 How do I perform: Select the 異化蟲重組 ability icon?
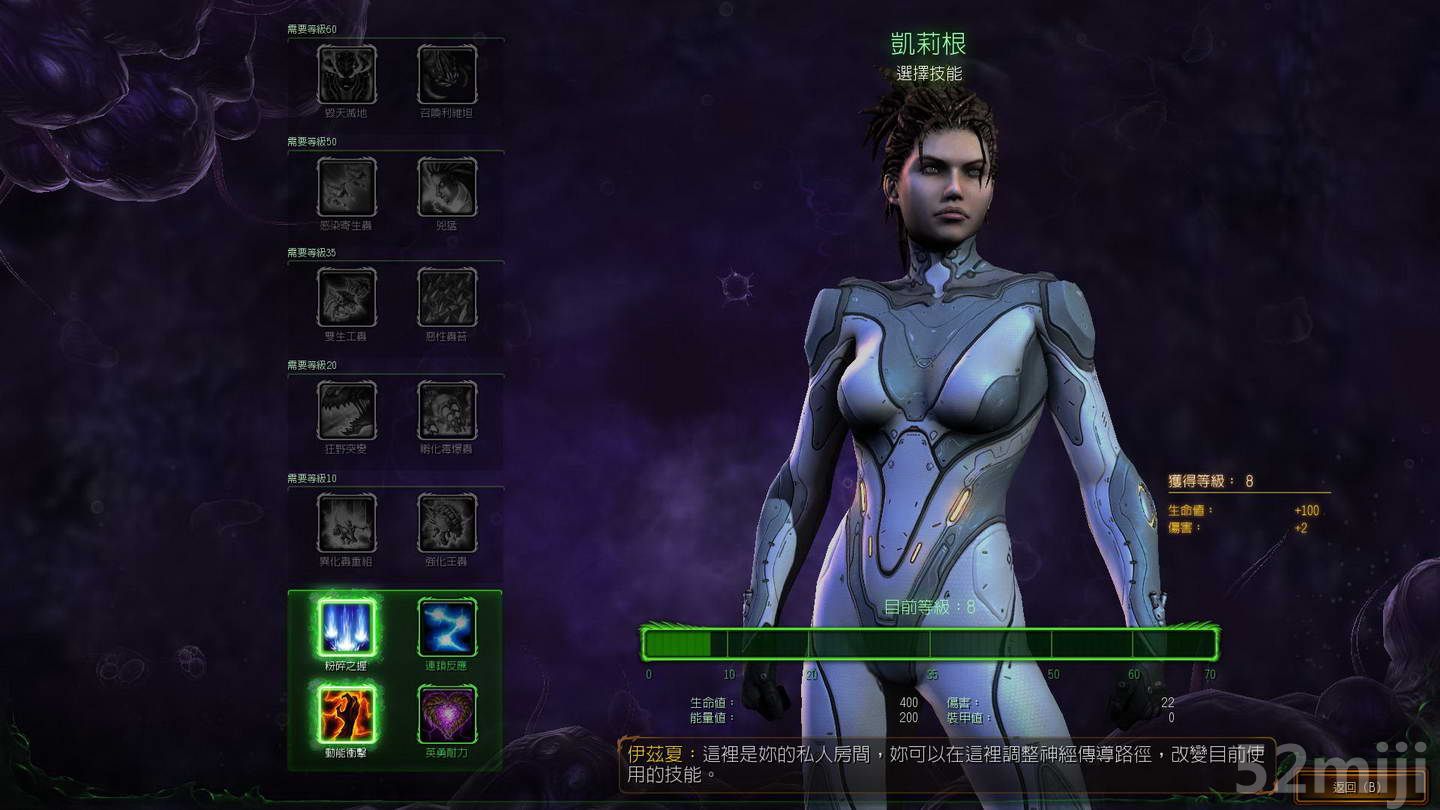click(348, 523)
